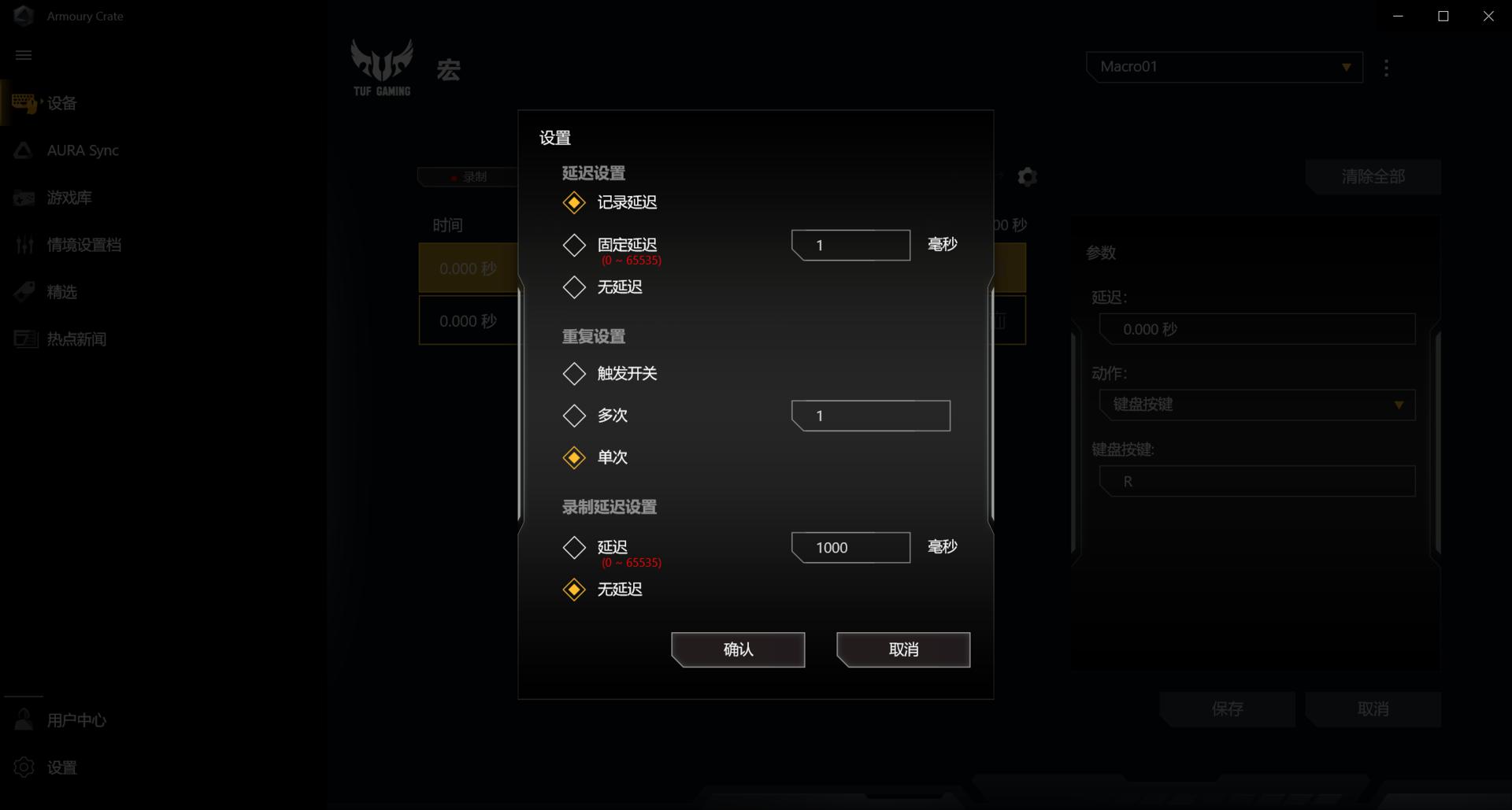The height and width of the screenshot is (810, 1512).
Task: Click 清除全部 to clear all macro entries
Action: [1373, 176]
